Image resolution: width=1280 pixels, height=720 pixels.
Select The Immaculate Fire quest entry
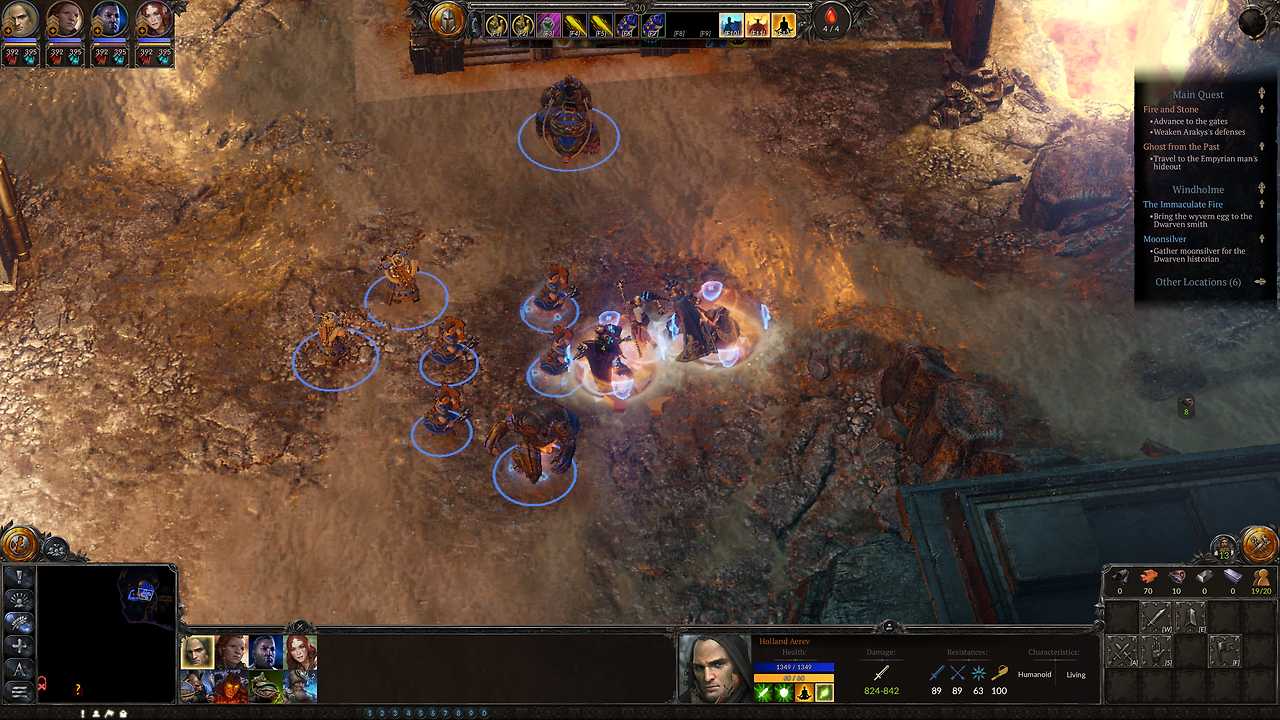pyautogui.click(x=1183, y=205)
